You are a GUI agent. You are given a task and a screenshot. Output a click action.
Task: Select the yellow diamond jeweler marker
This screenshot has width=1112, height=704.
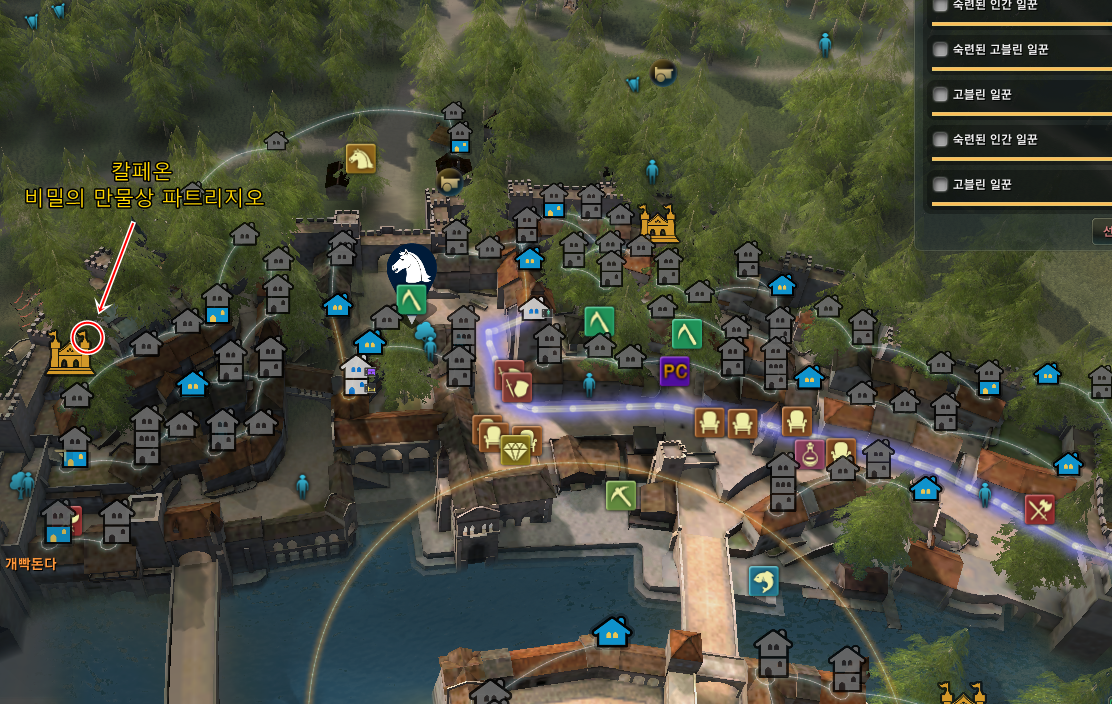pos(516,451)
